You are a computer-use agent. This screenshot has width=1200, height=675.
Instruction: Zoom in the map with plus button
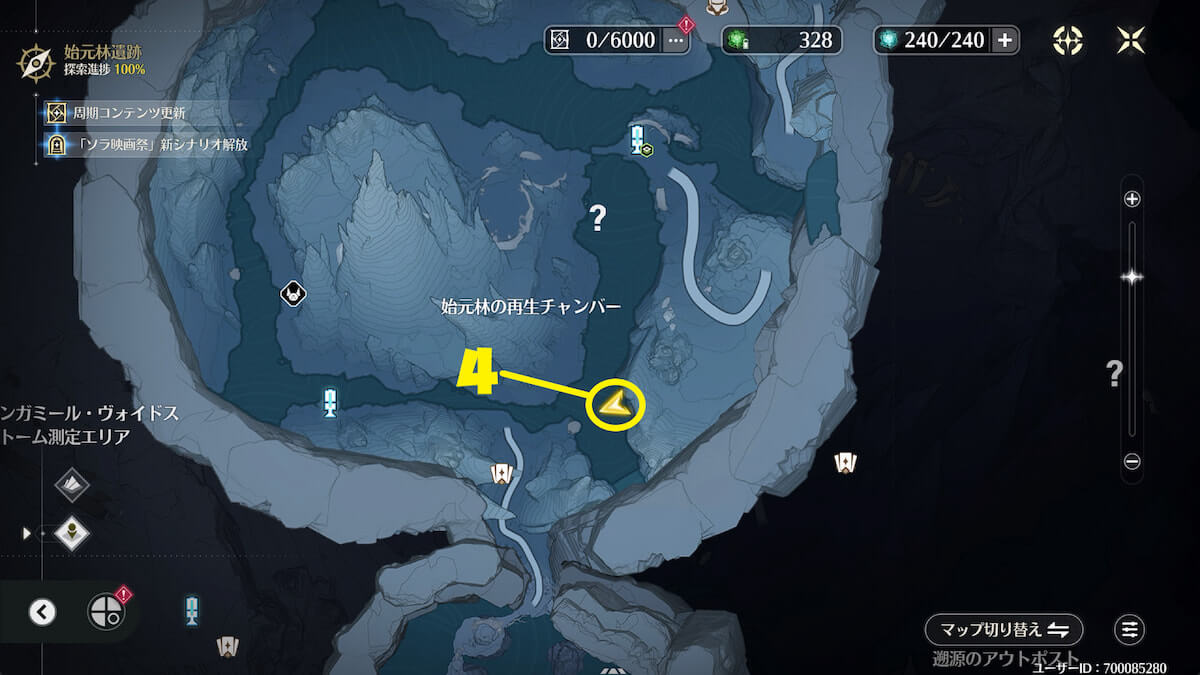(1132, 199)
